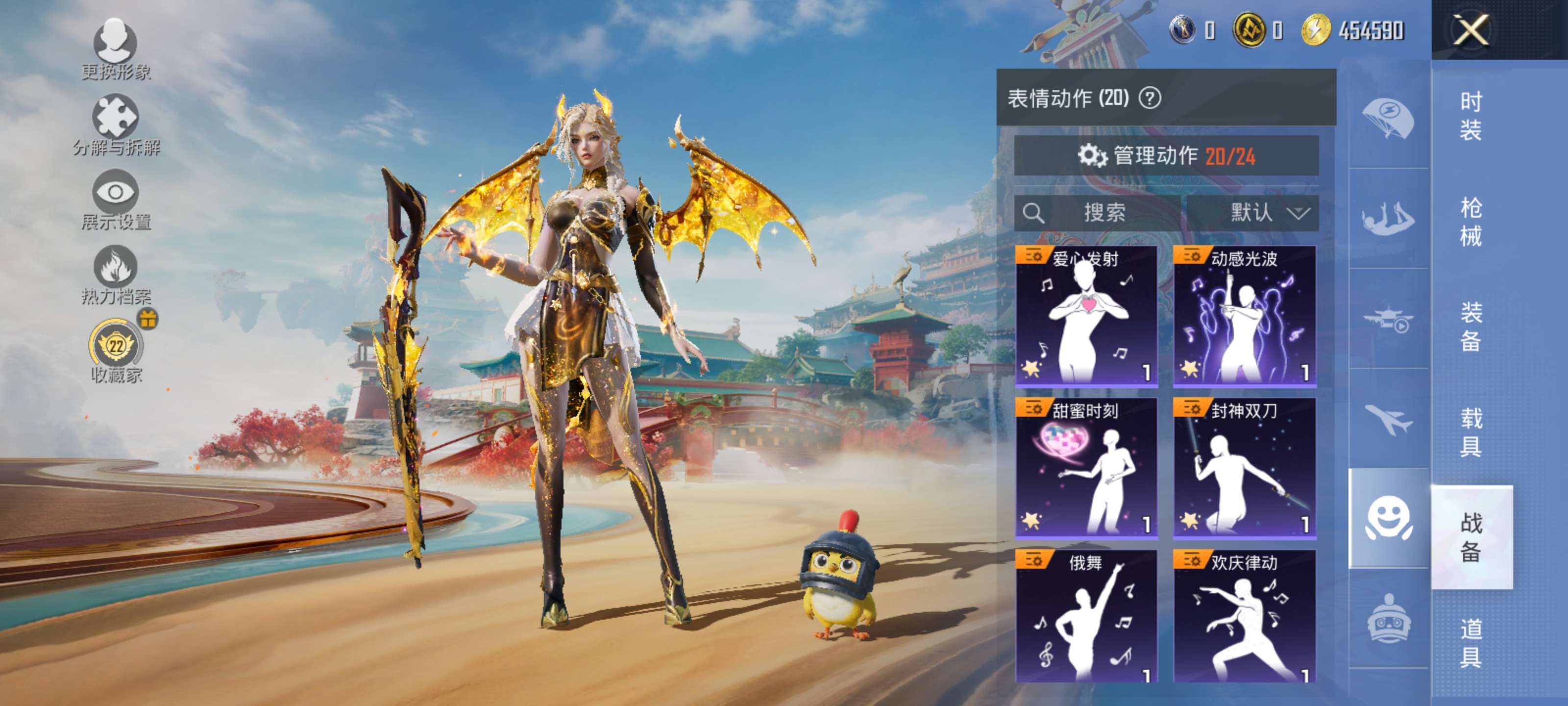Pick the 欢庆律动 emote
This screenshot has width=1568, height=706.
click(1244, 615)
